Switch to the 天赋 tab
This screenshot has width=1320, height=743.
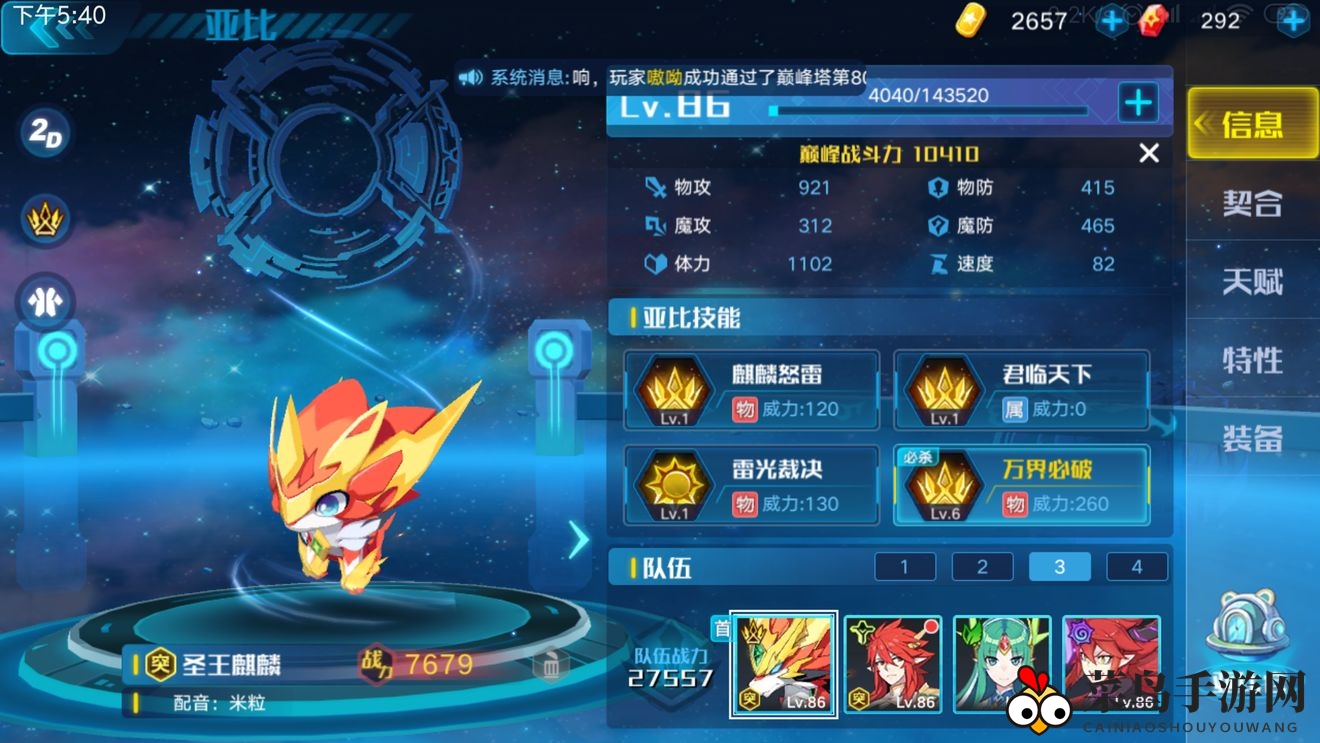tap(1252, 283)
